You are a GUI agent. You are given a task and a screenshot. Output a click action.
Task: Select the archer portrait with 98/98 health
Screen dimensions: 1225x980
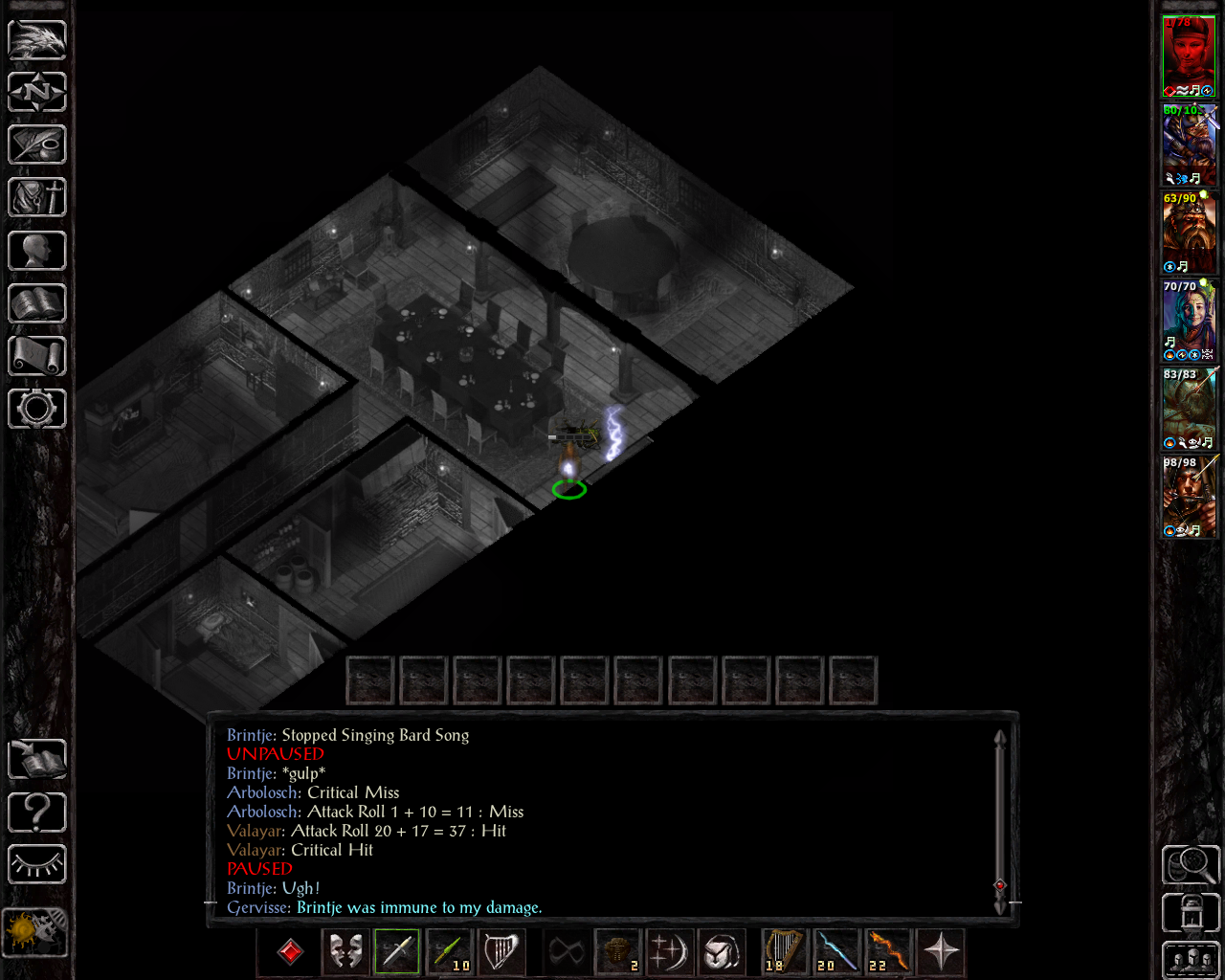point(1189,497)
